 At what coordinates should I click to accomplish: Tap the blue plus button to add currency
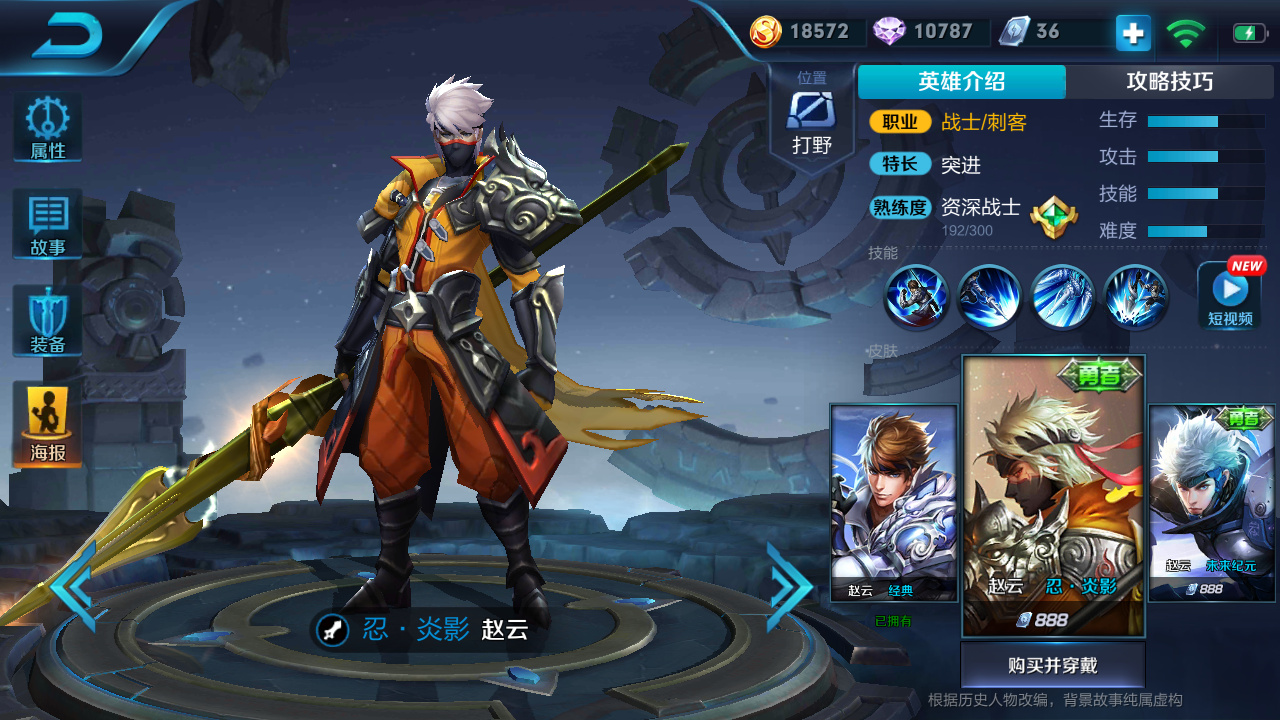1133,33
